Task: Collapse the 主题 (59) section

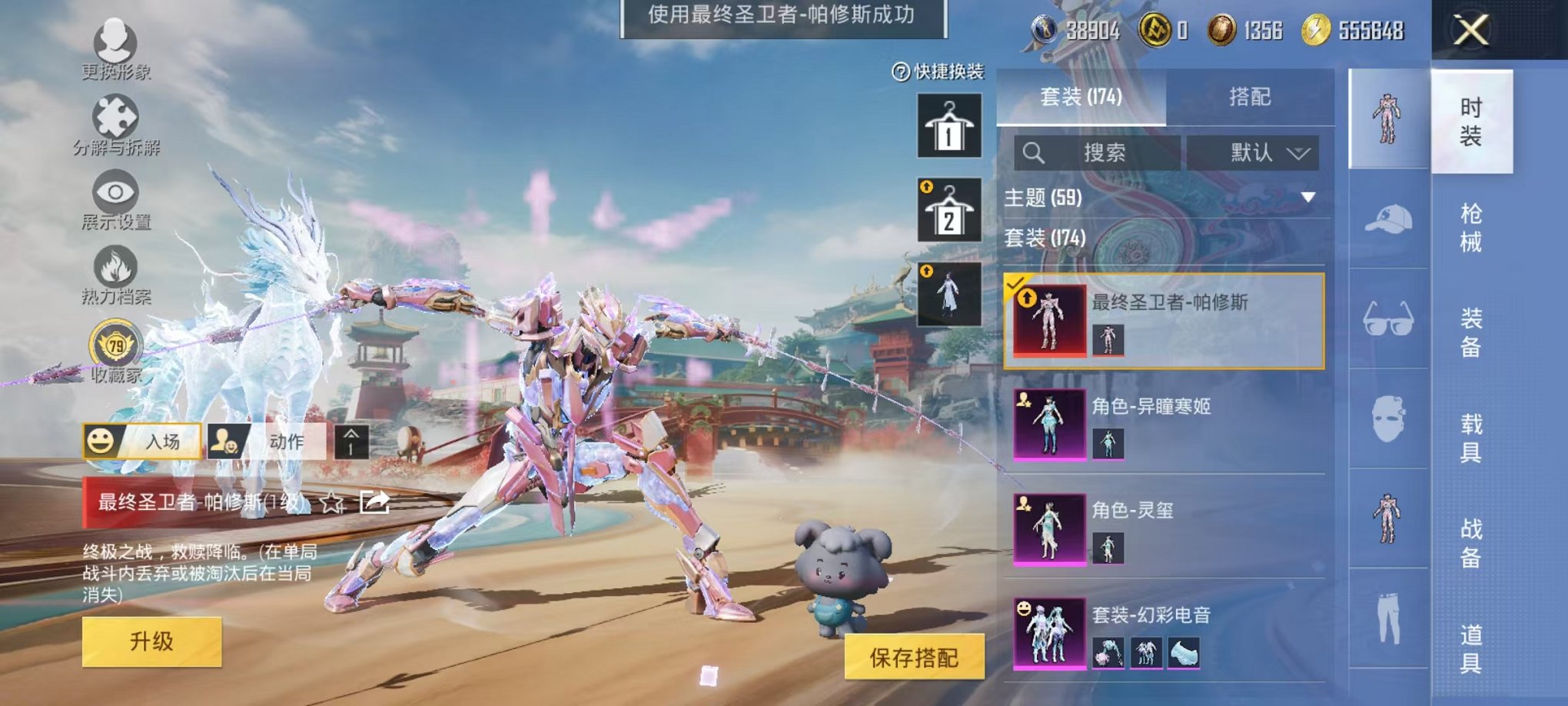Action: pyautogui.click(x=1308, y=197)
